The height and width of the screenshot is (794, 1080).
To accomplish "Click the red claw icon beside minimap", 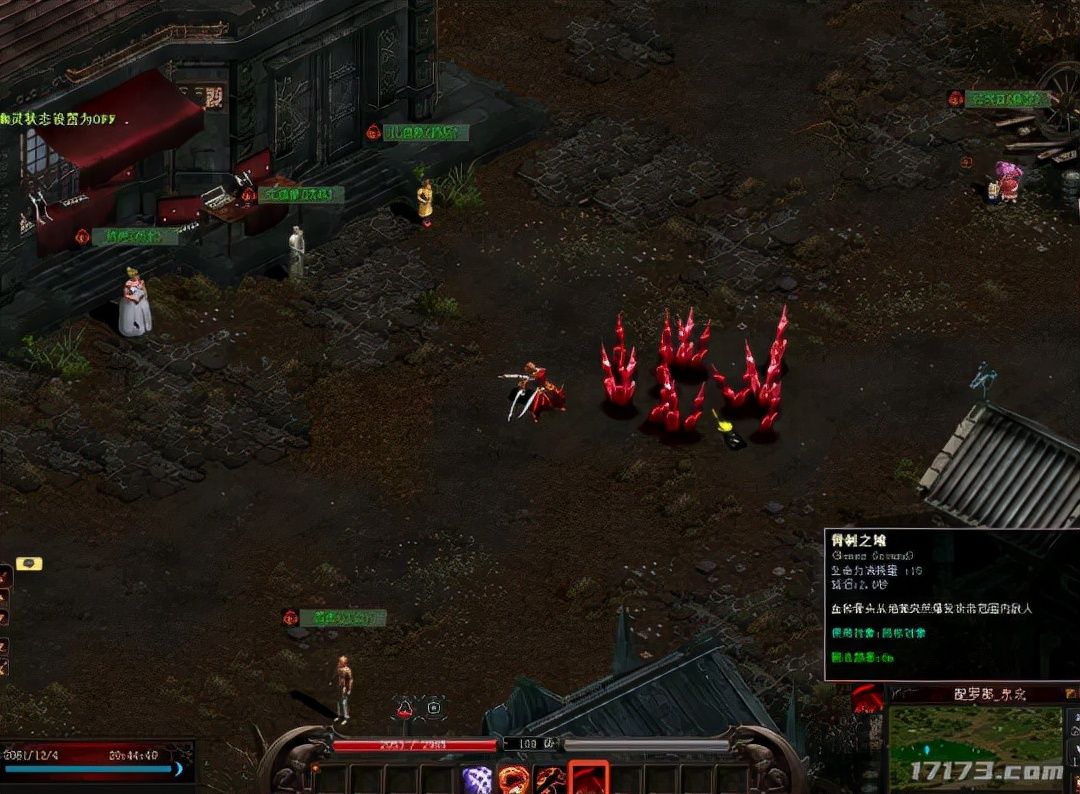I will click(867, 698).
